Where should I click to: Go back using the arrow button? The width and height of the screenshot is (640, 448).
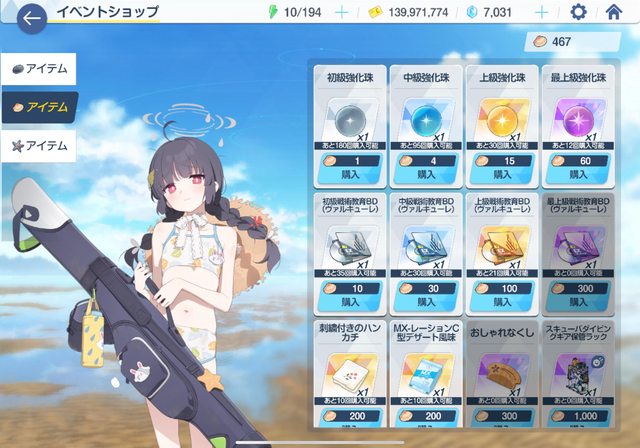[32, 16]
